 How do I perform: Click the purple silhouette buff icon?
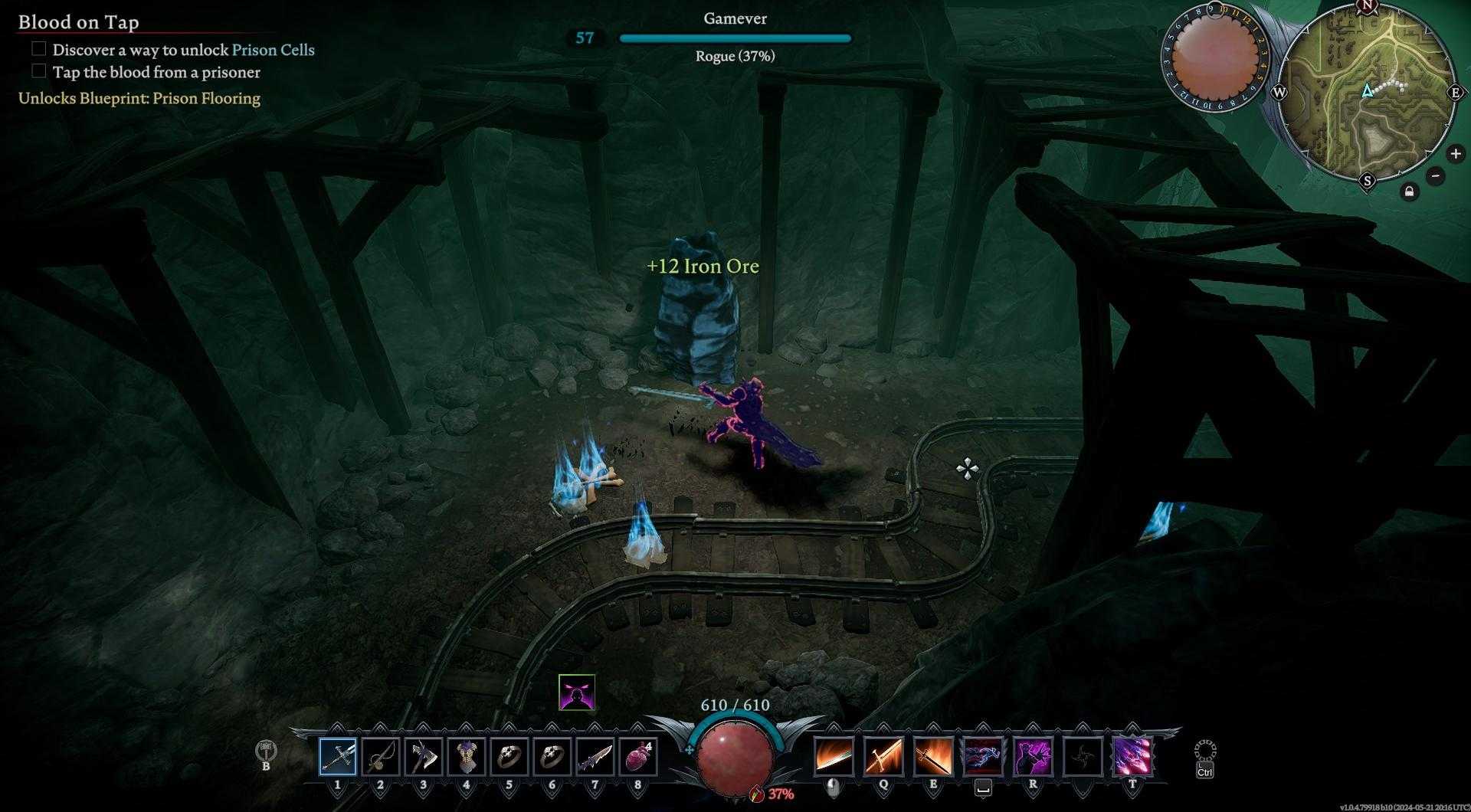pos(577,692)
